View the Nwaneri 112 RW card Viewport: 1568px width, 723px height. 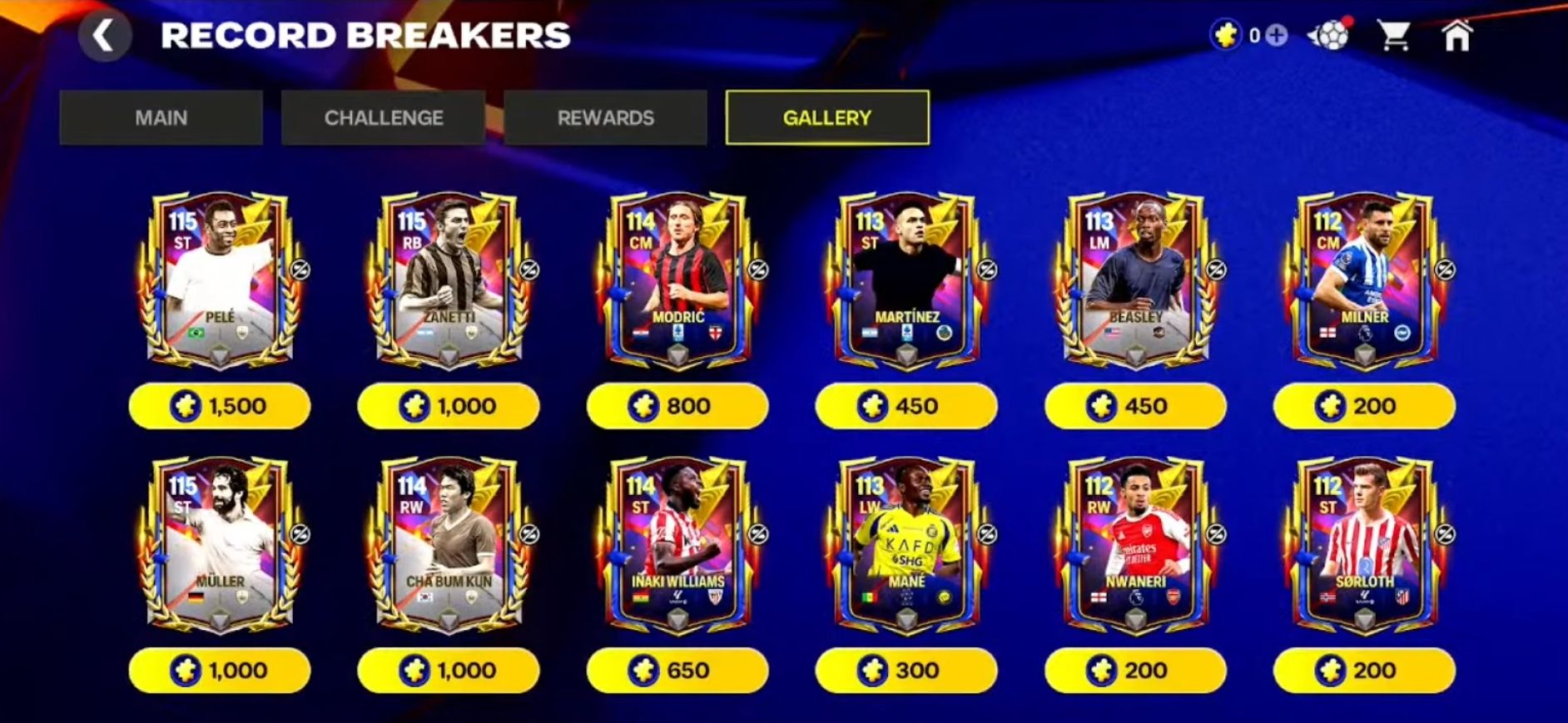pyautogui.click(x=1136, y=545)
